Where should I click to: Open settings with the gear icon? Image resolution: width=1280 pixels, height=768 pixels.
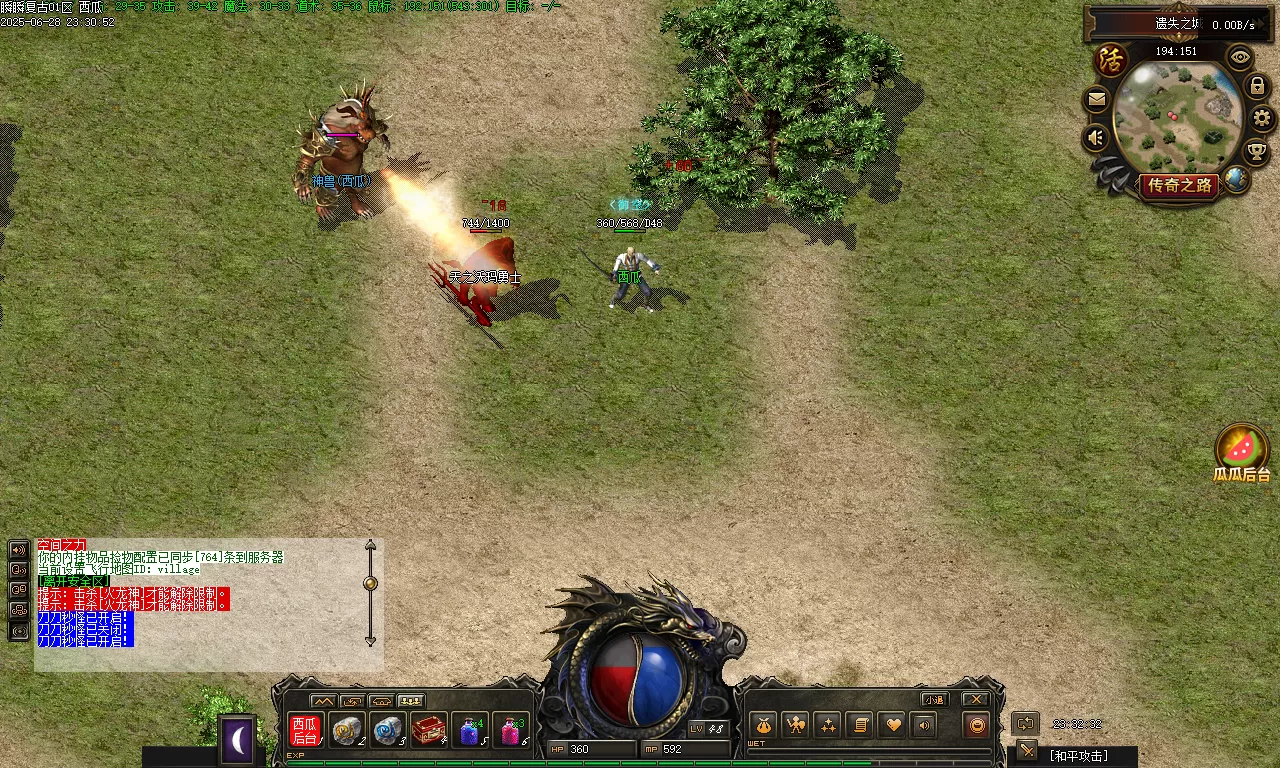click(x=1262, y=118)
